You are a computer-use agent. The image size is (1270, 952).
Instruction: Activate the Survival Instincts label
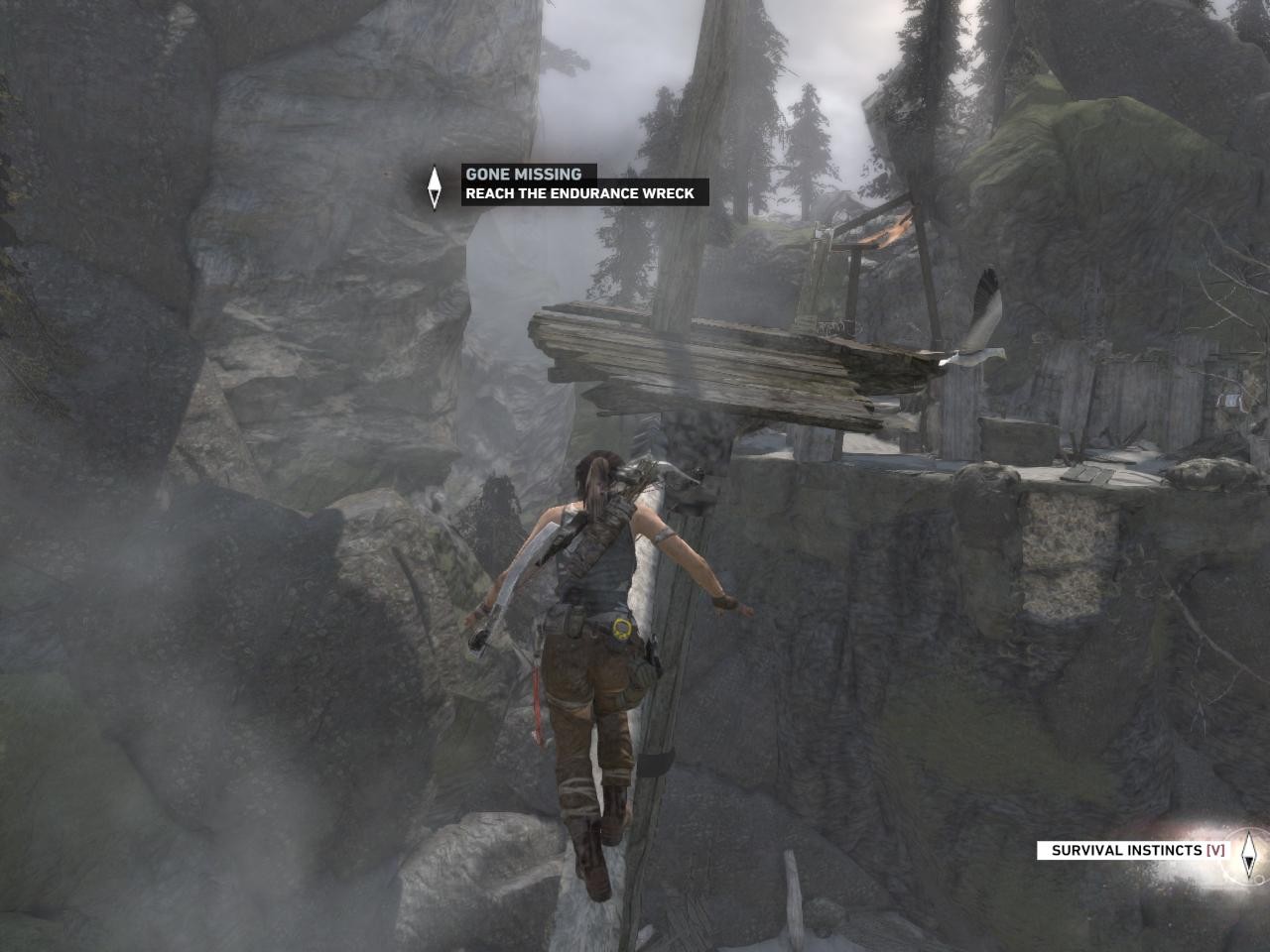click(x=1137, y=850)
